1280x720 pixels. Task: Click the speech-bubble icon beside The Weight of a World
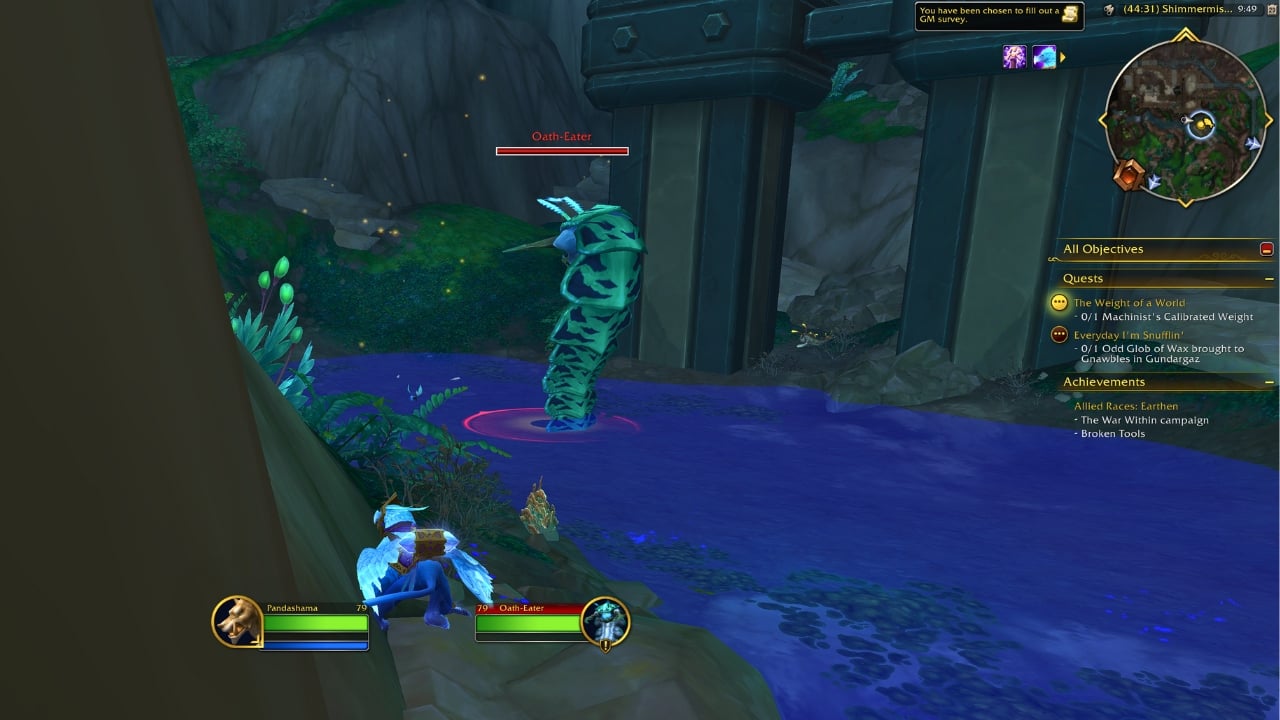point(1060,302)
